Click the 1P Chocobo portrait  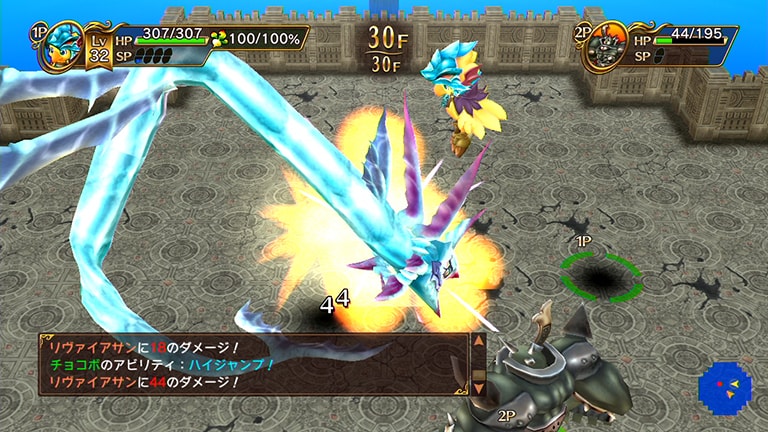61,47
